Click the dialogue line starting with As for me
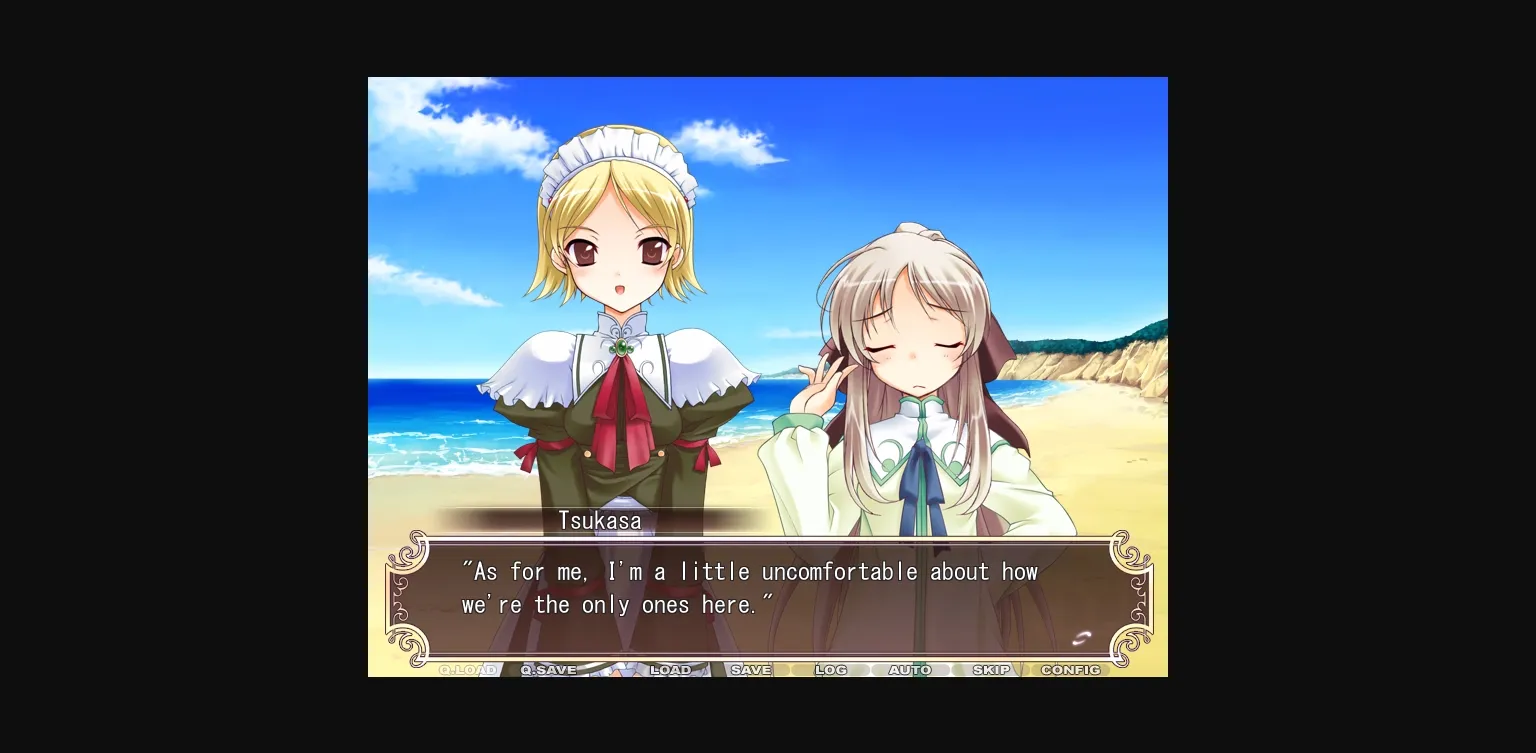The height and width of the screenshot is (753, 1536). [748, 571]
